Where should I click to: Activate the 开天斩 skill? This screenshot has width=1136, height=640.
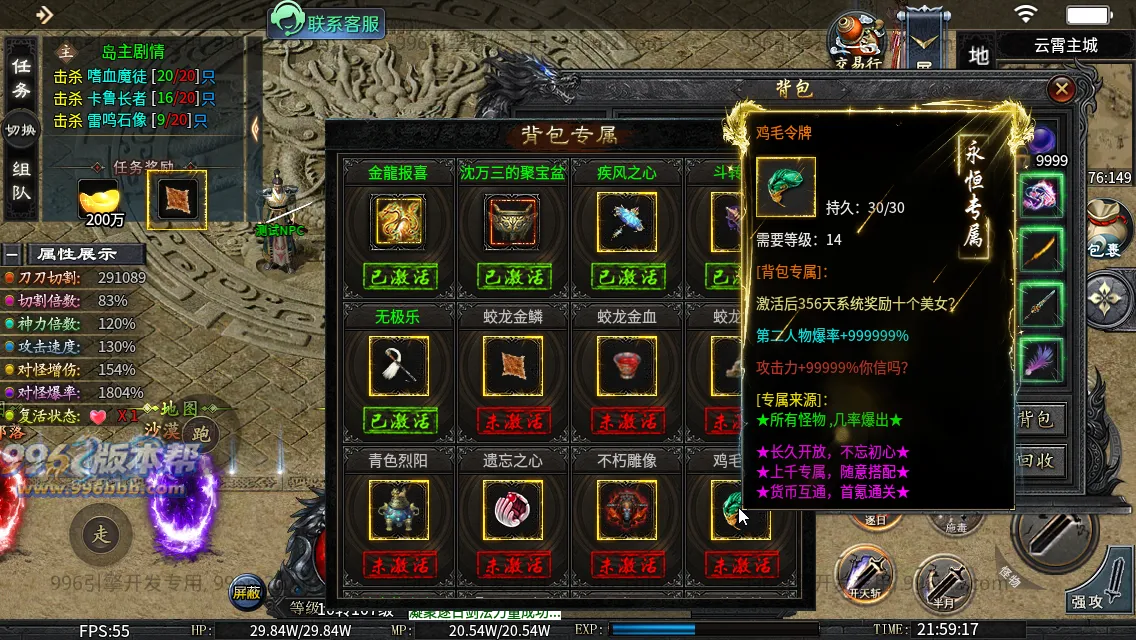coord(862,573)
